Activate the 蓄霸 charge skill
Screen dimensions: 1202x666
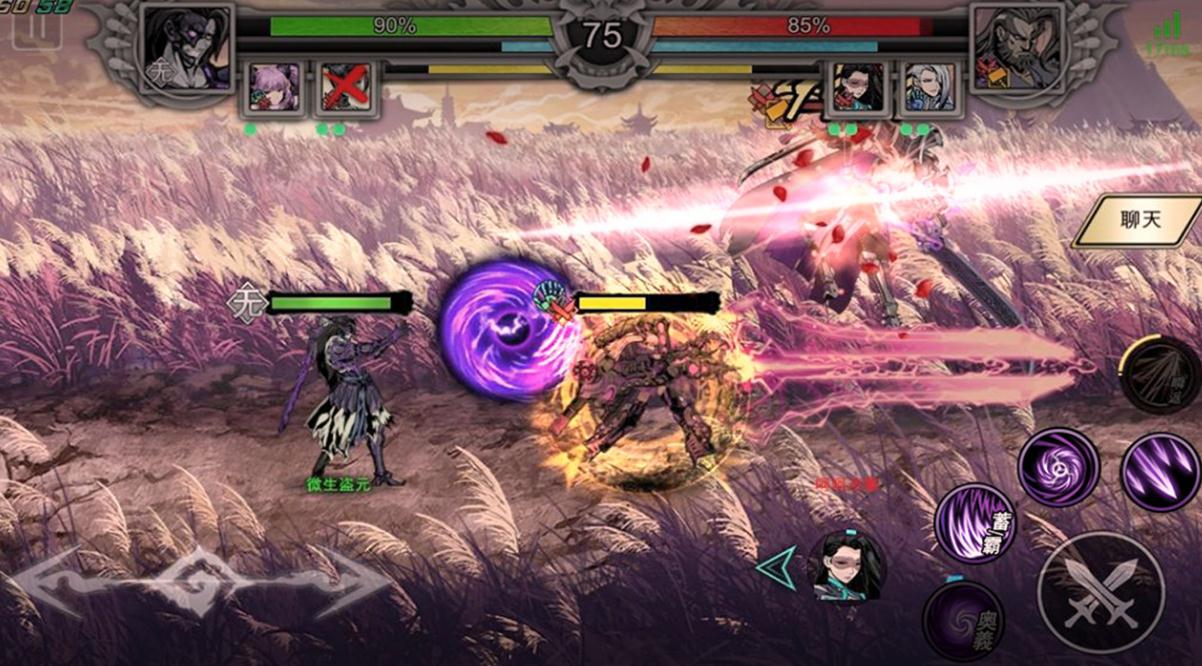click(975, 521)
